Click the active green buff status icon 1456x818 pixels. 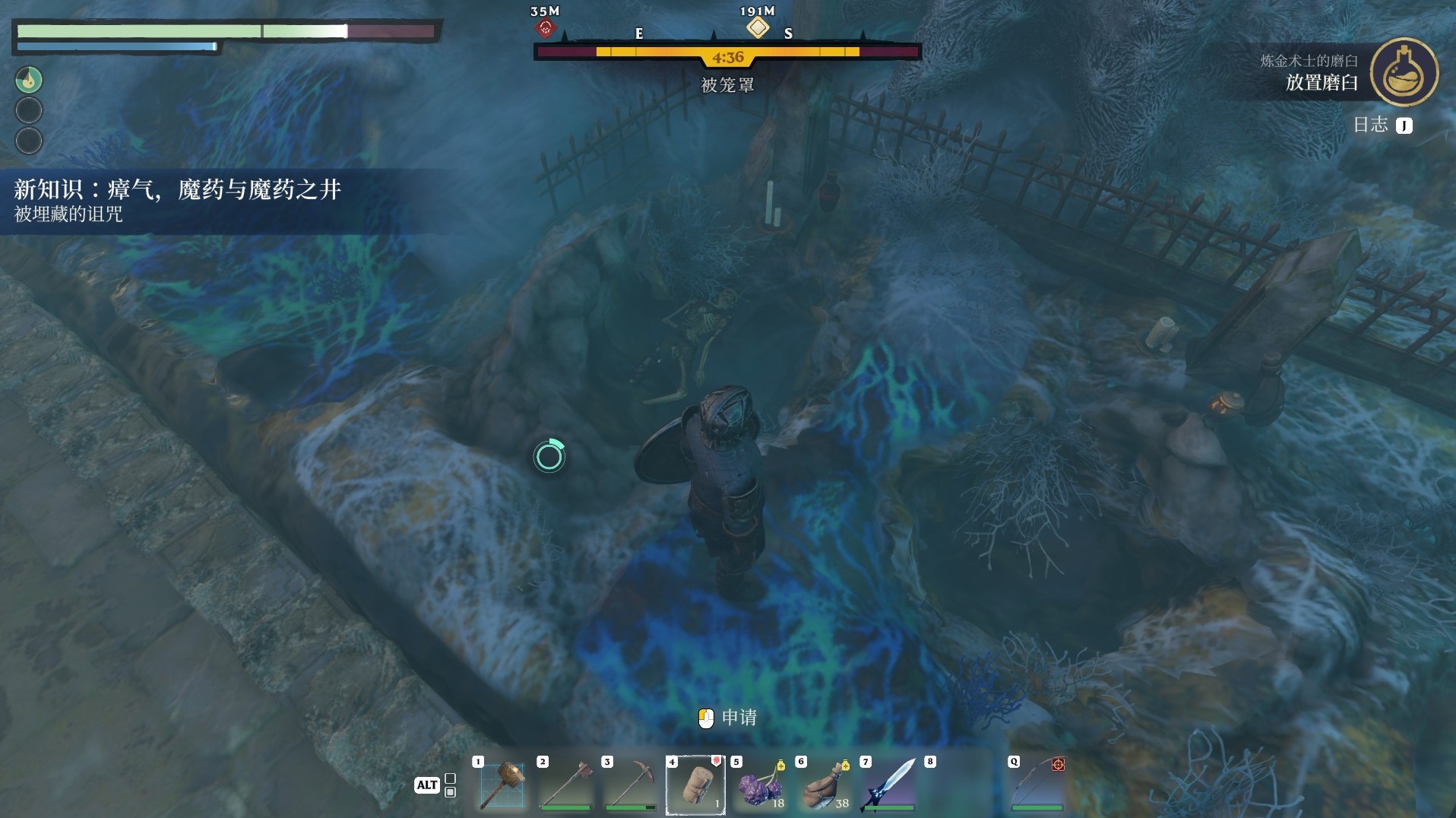pyautogui.click(x=29, y=80)
